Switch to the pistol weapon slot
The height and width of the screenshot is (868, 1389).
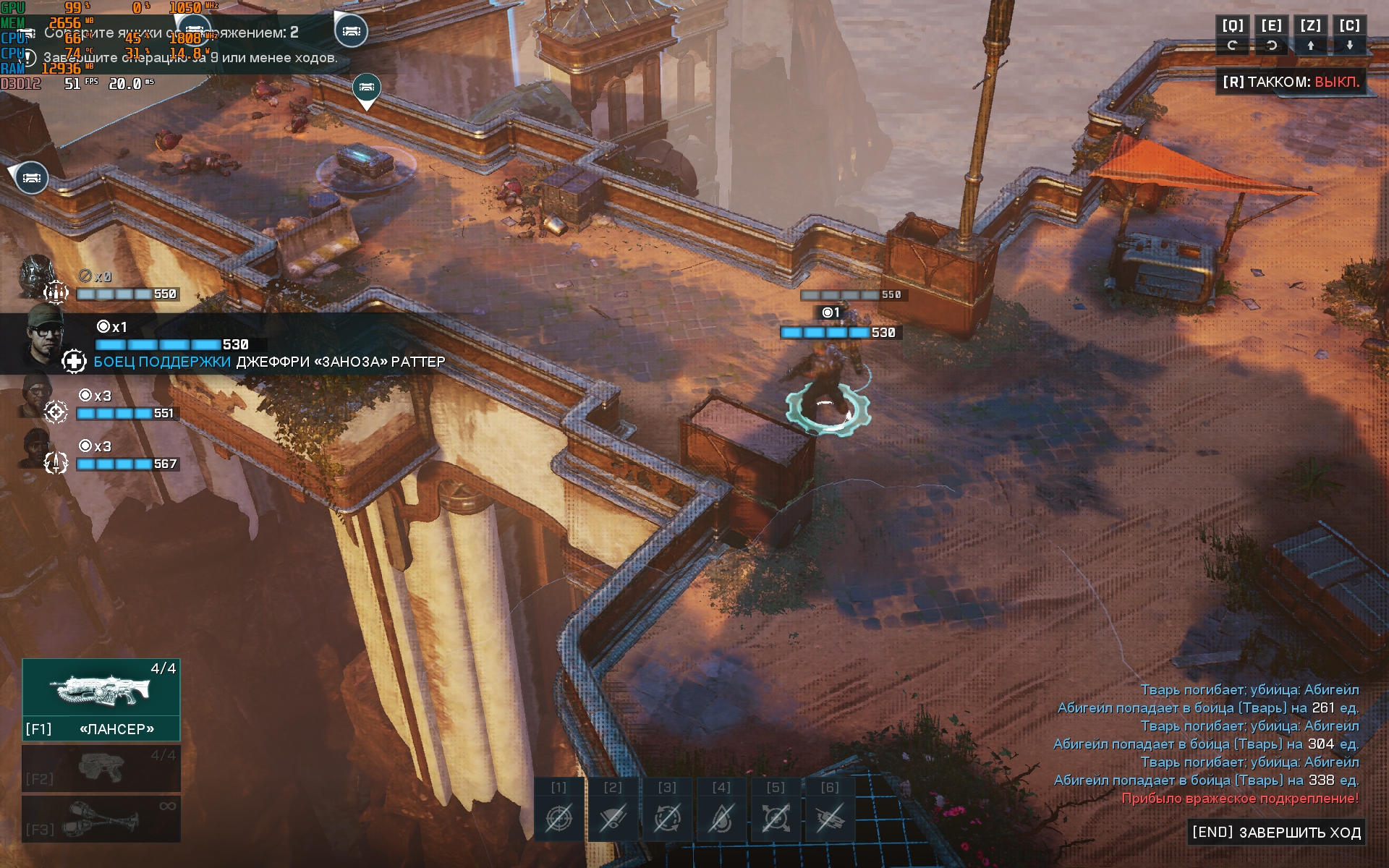point(101,768)
